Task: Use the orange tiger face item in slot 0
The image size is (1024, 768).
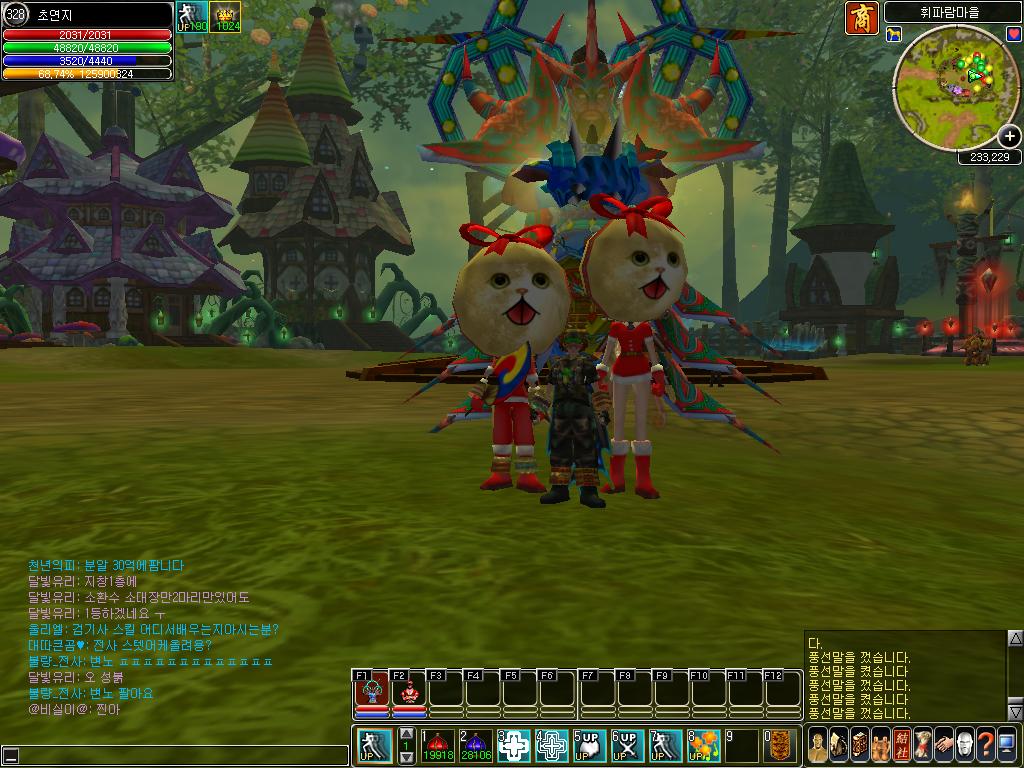Action: [x=781, y=745]
